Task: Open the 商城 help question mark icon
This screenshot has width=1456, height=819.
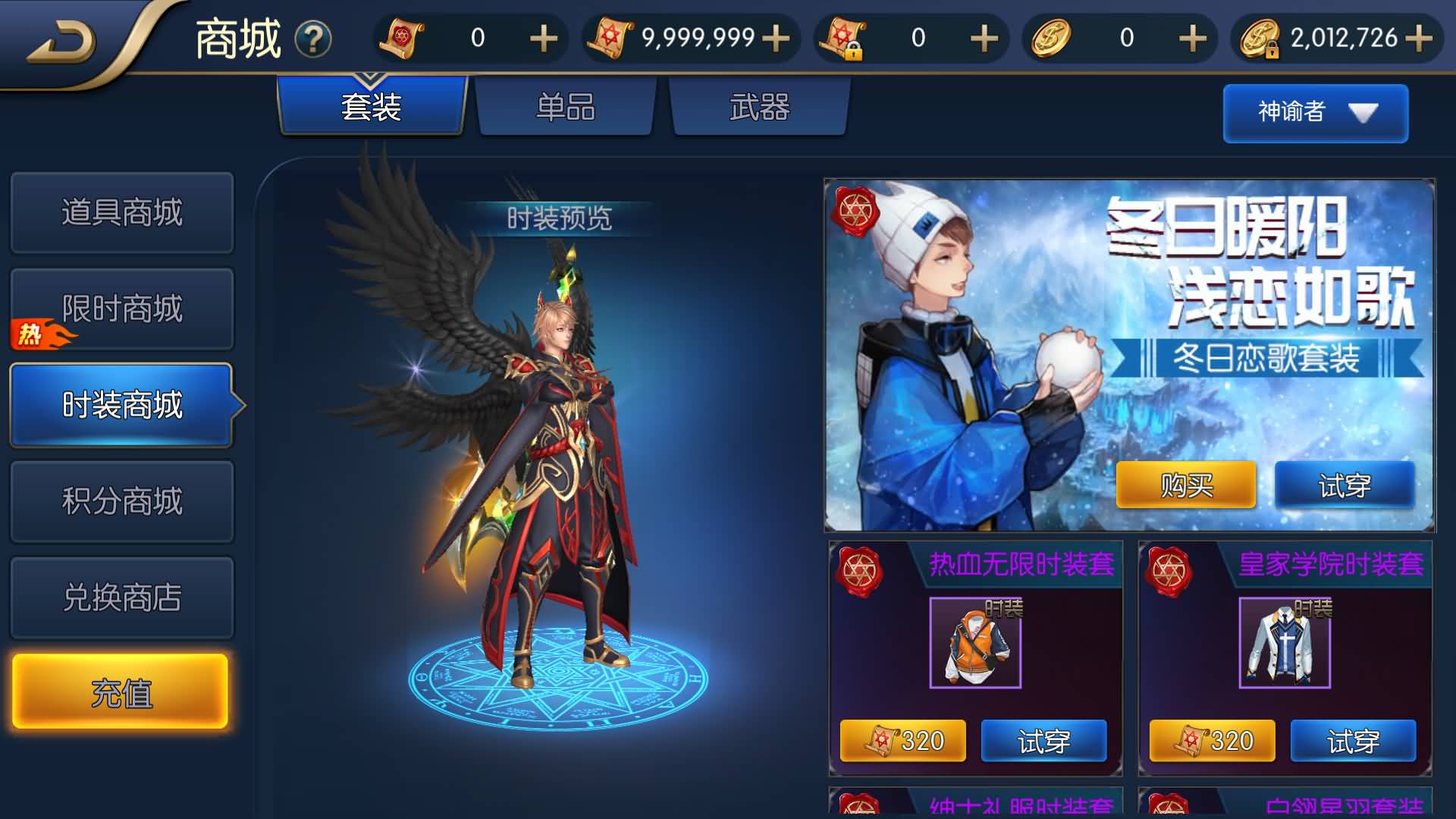Action: (x=312, y=39)
